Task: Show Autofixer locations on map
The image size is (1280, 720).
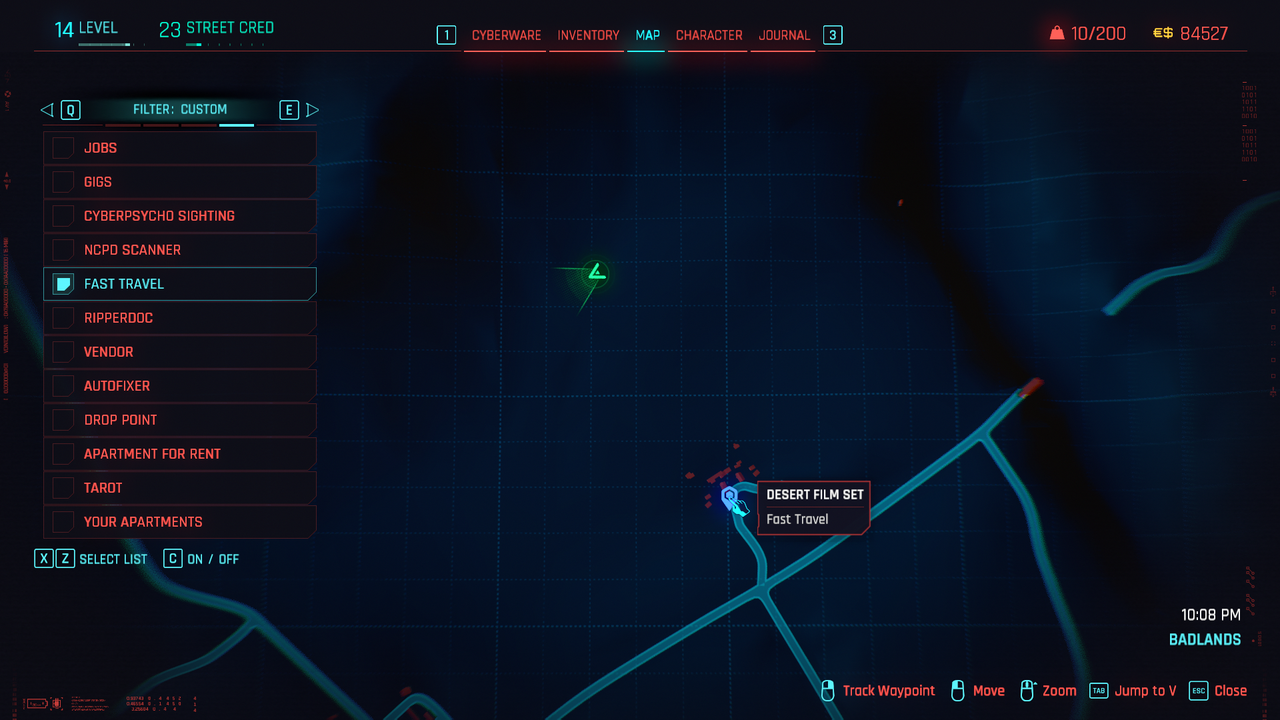Action: 64,386
